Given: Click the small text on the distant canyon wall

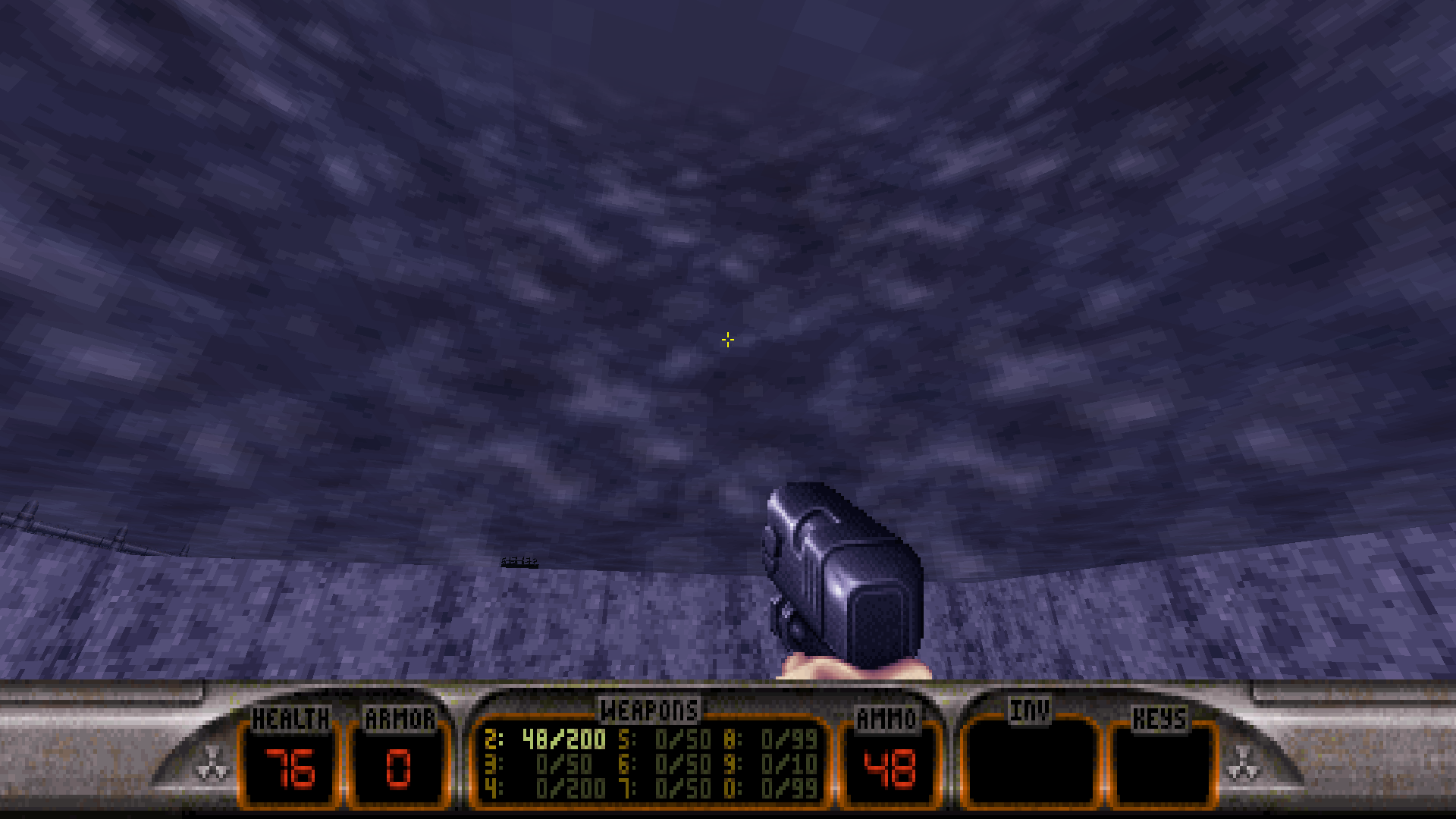Looking at the screenshot, I should tap(519, 561).
